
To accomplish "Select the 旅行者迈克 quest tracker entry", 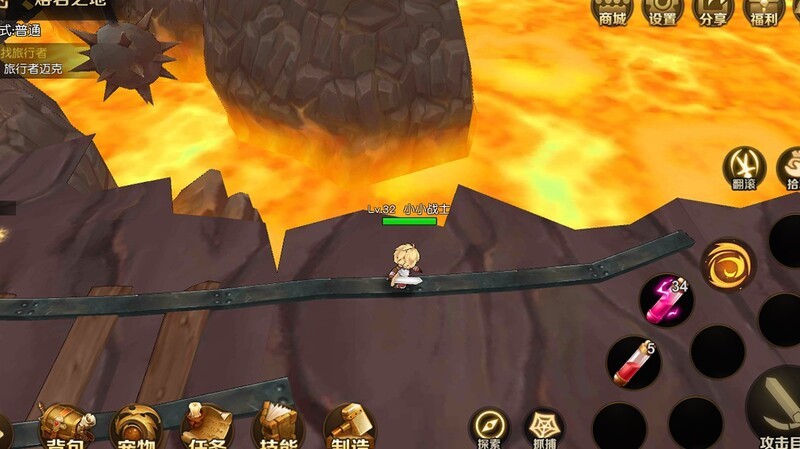I will 34,70.
